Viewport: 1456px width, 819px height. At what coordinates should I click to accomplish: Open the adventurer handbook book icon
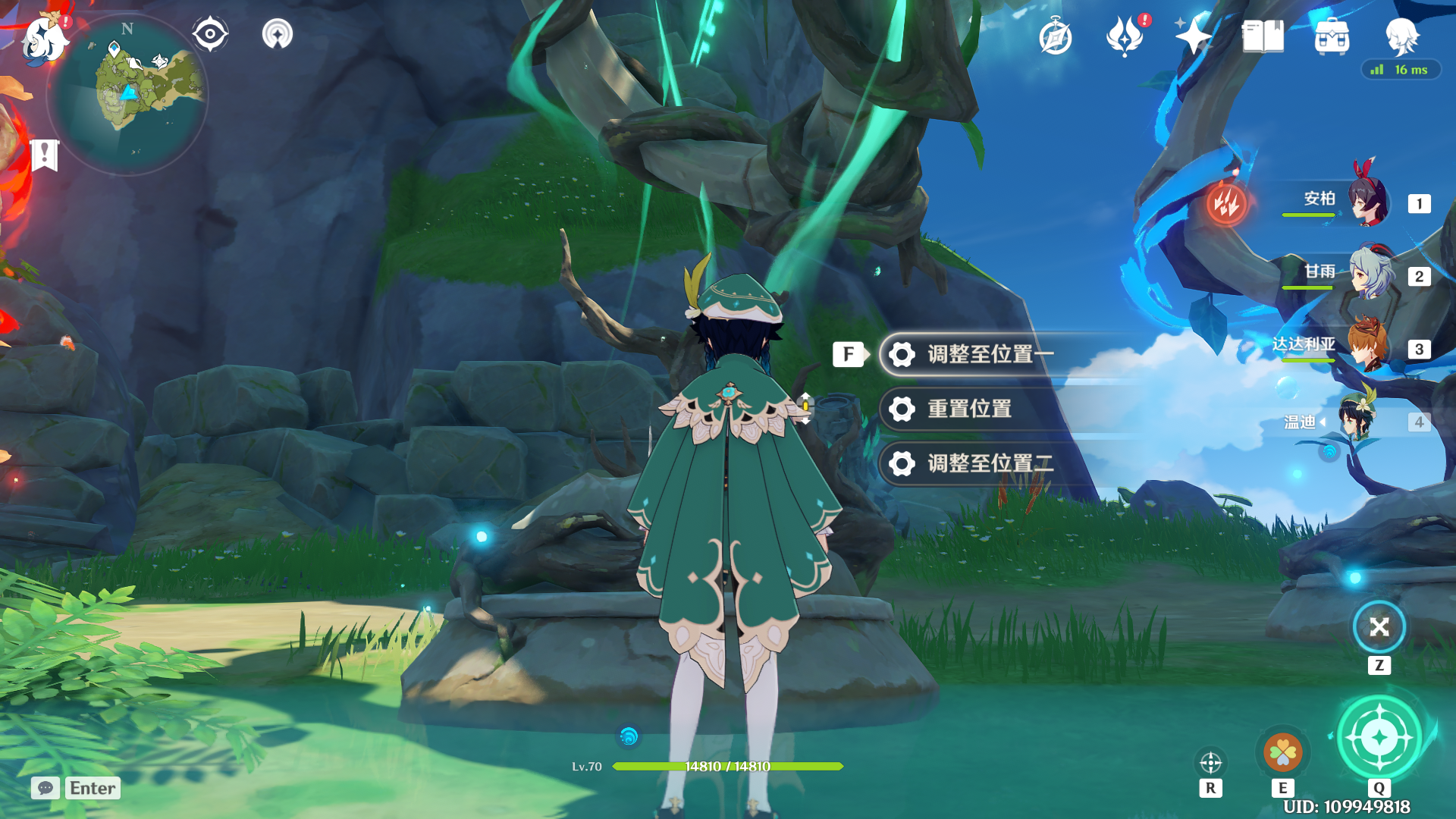point(1263,36)
